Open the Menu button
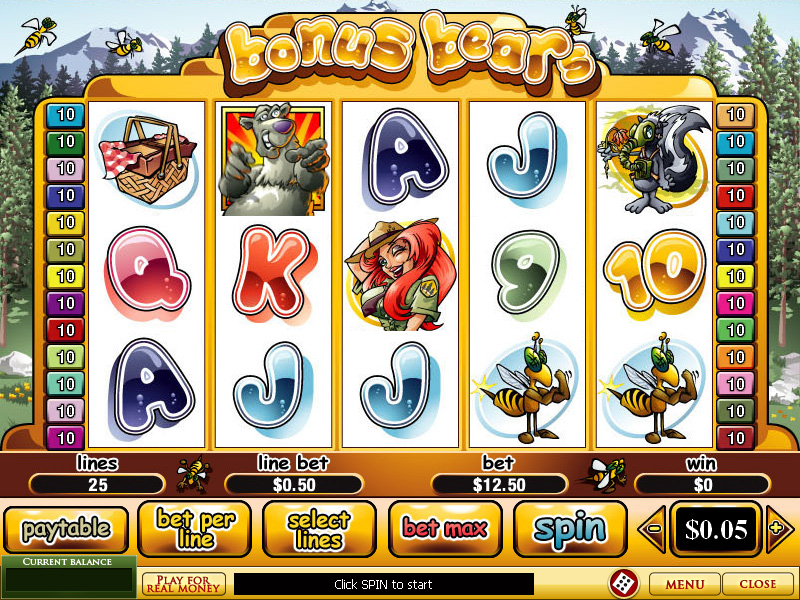 click(684, 584)
